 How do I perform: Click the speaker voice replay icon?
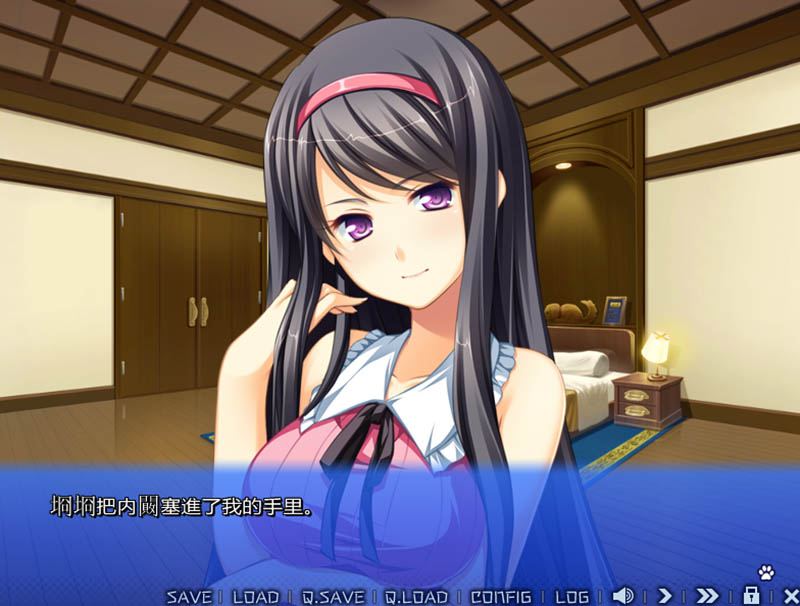[622, 596]
